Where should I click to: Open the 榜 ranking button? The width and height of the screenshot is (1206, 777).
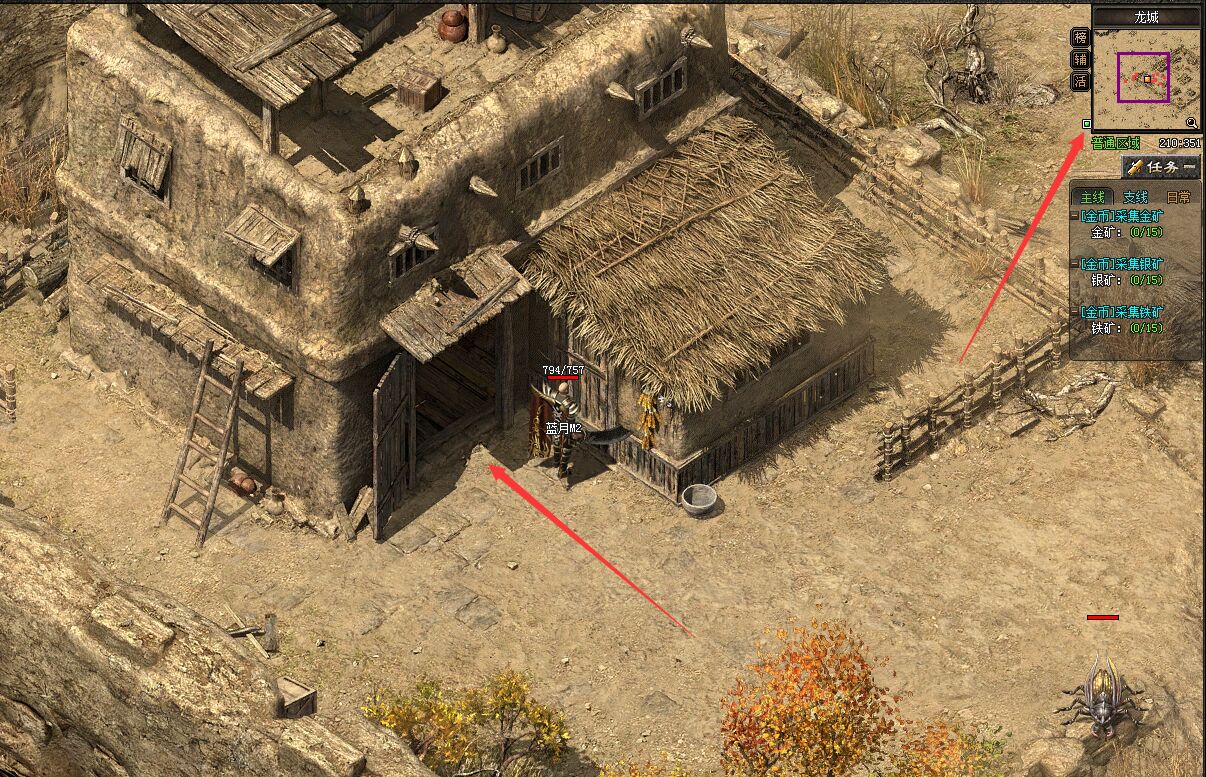tap(1080, 38)
